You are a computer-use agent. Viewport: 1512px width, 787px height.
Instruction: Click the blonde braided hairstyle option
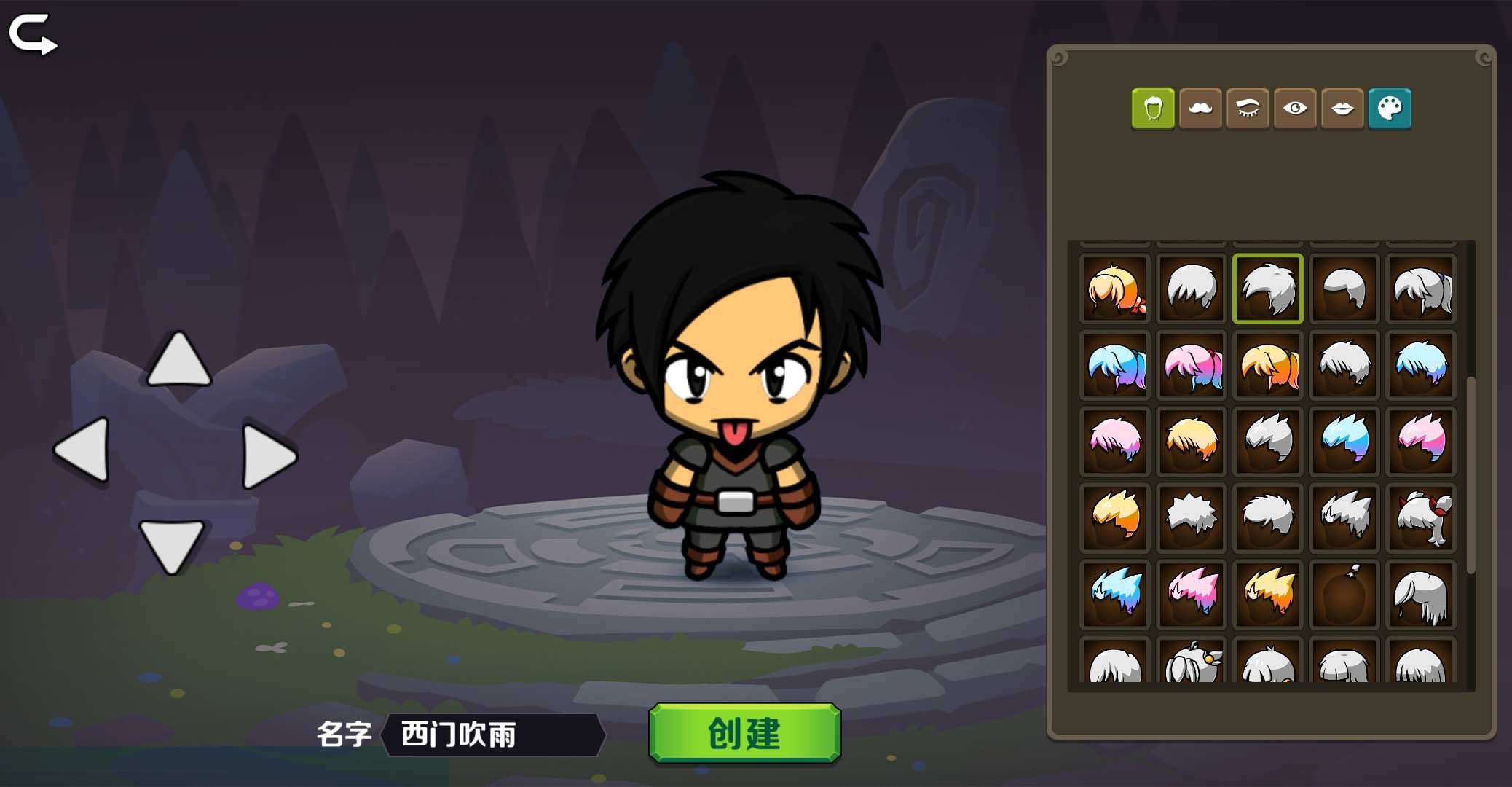1115,289
